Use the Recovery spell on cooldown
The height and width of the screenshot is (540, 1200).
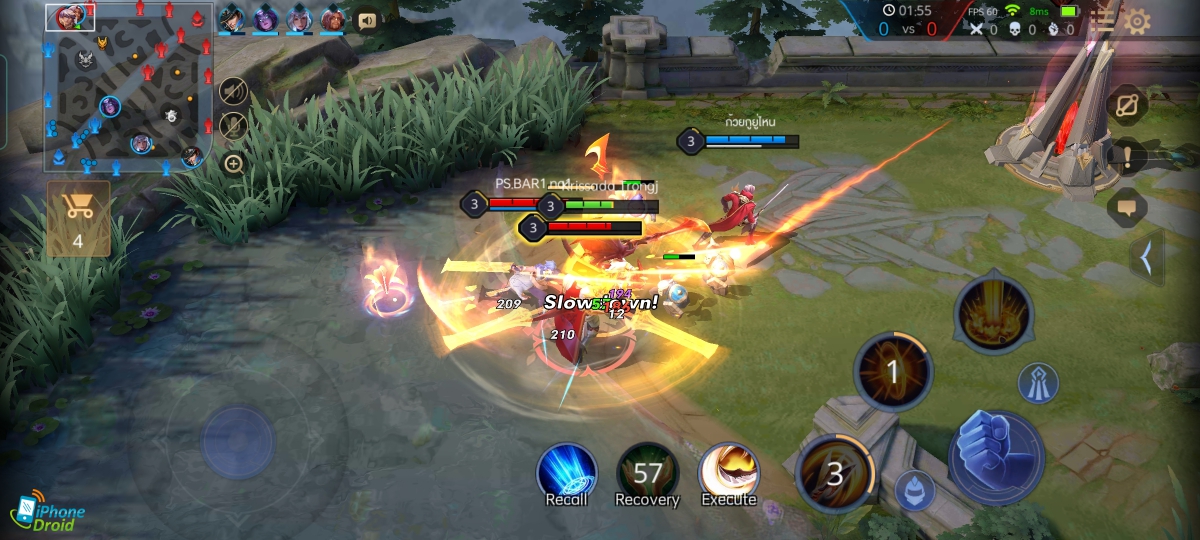647,471
